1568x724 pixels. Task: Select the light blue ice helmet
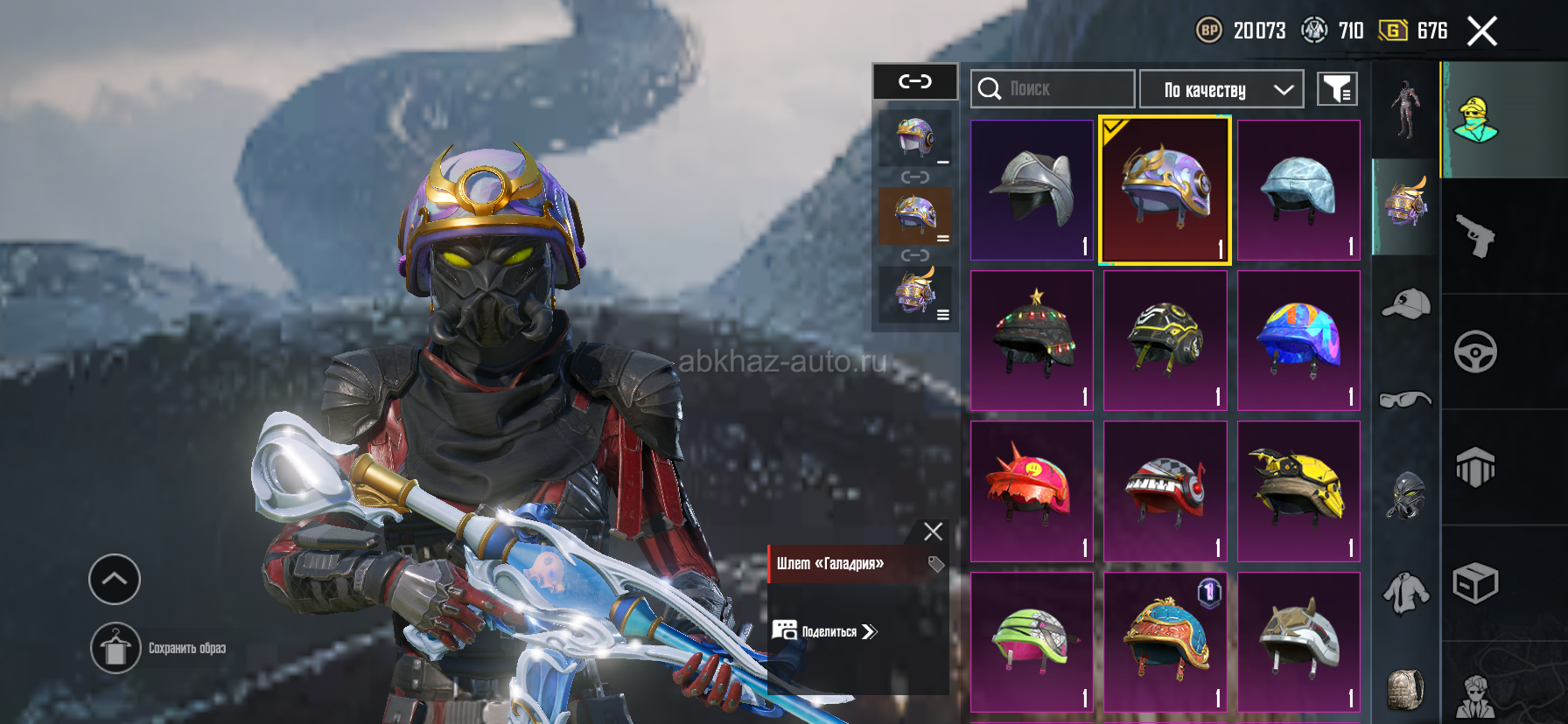[x=1298, y=190]
